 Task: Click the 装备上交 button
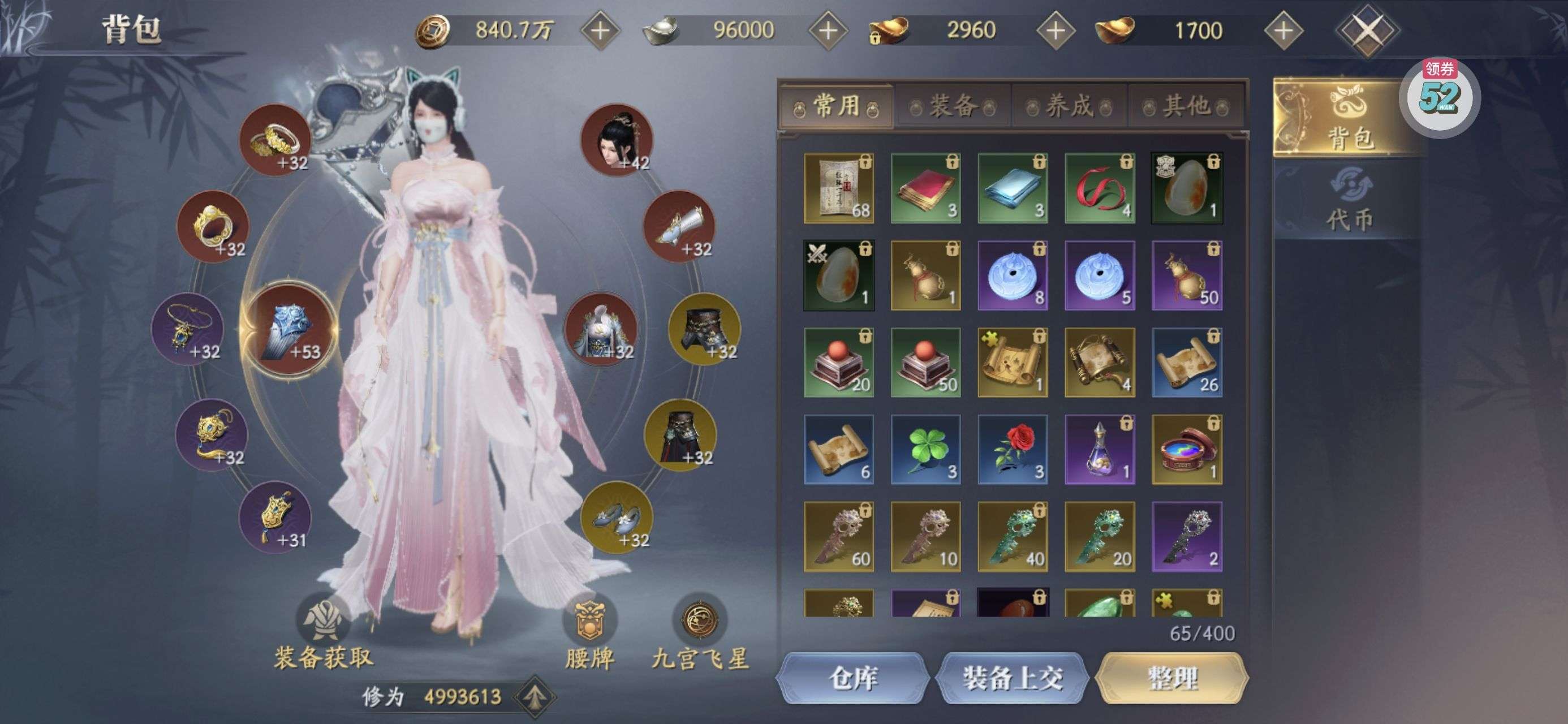point(1013,678)
